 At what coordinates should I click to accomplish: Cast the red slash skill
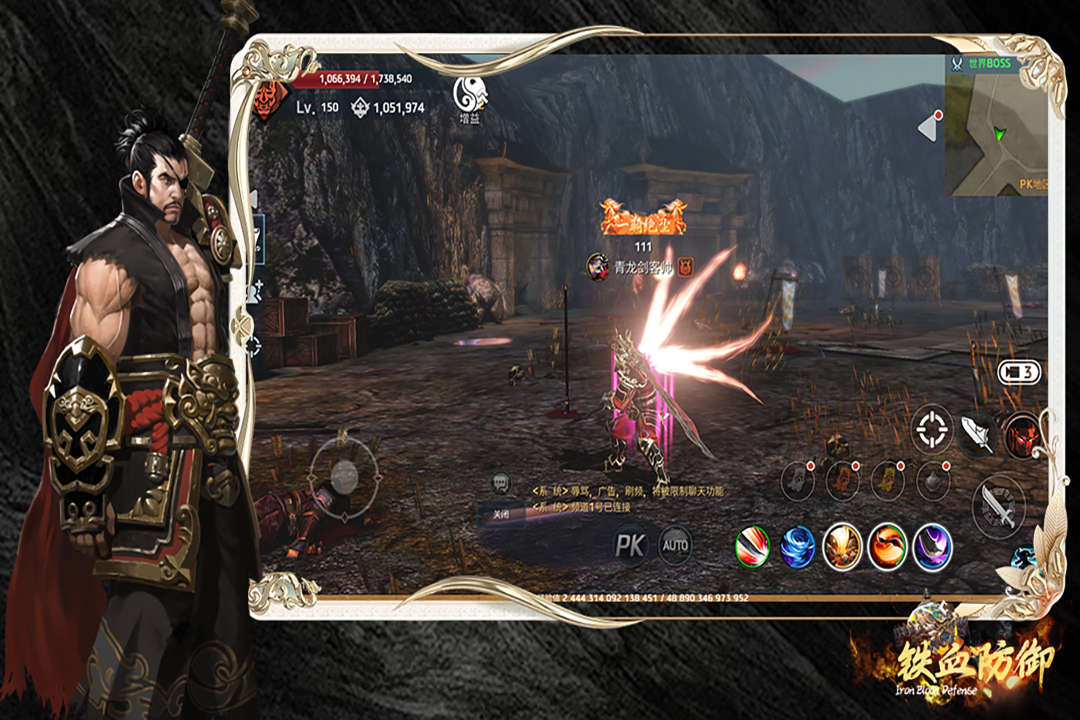753,547
